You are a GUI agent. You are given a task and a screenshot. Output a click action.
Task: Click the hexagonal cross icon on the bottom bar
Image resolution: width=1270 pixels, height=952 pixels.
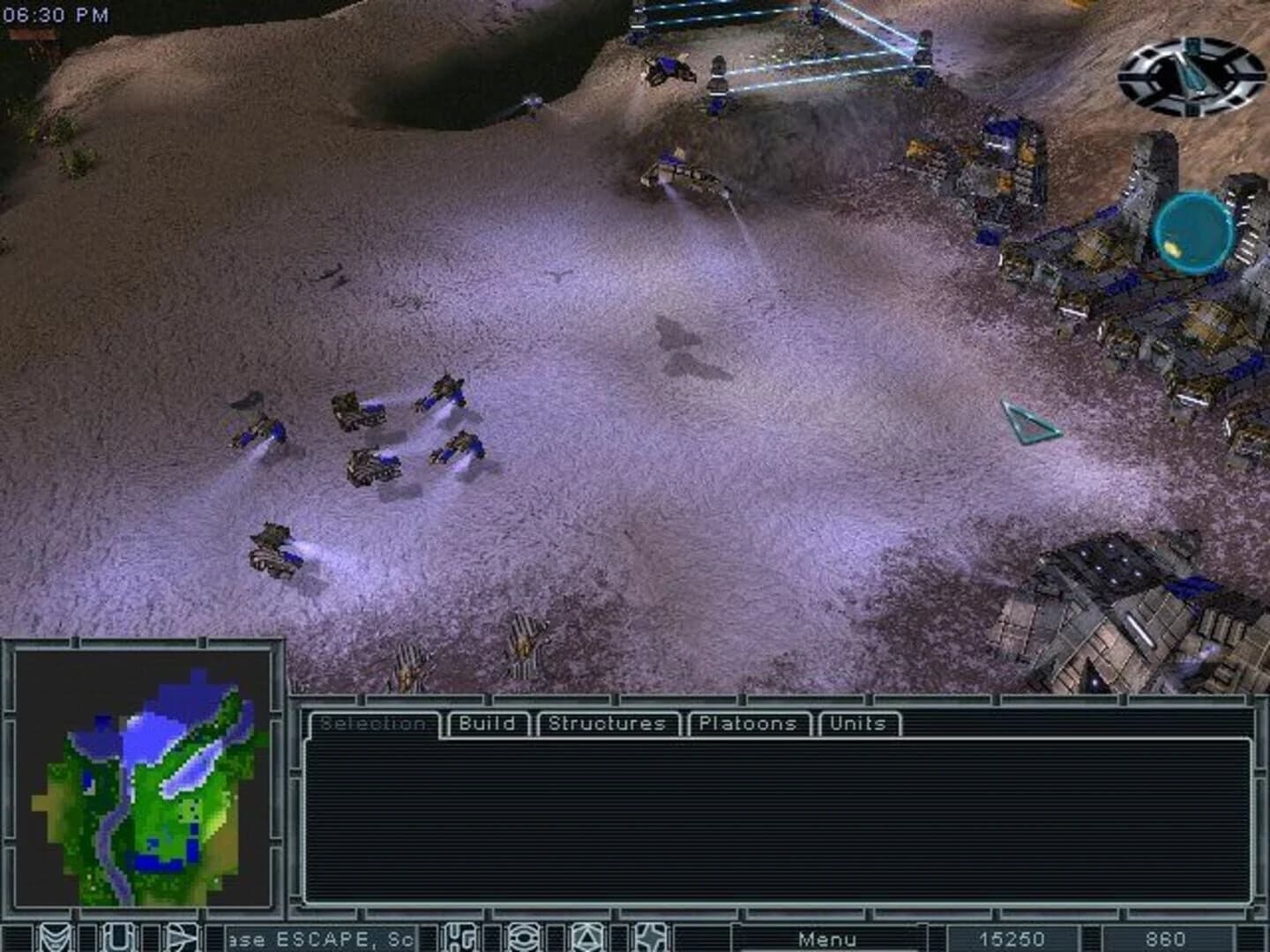(651, 936)
